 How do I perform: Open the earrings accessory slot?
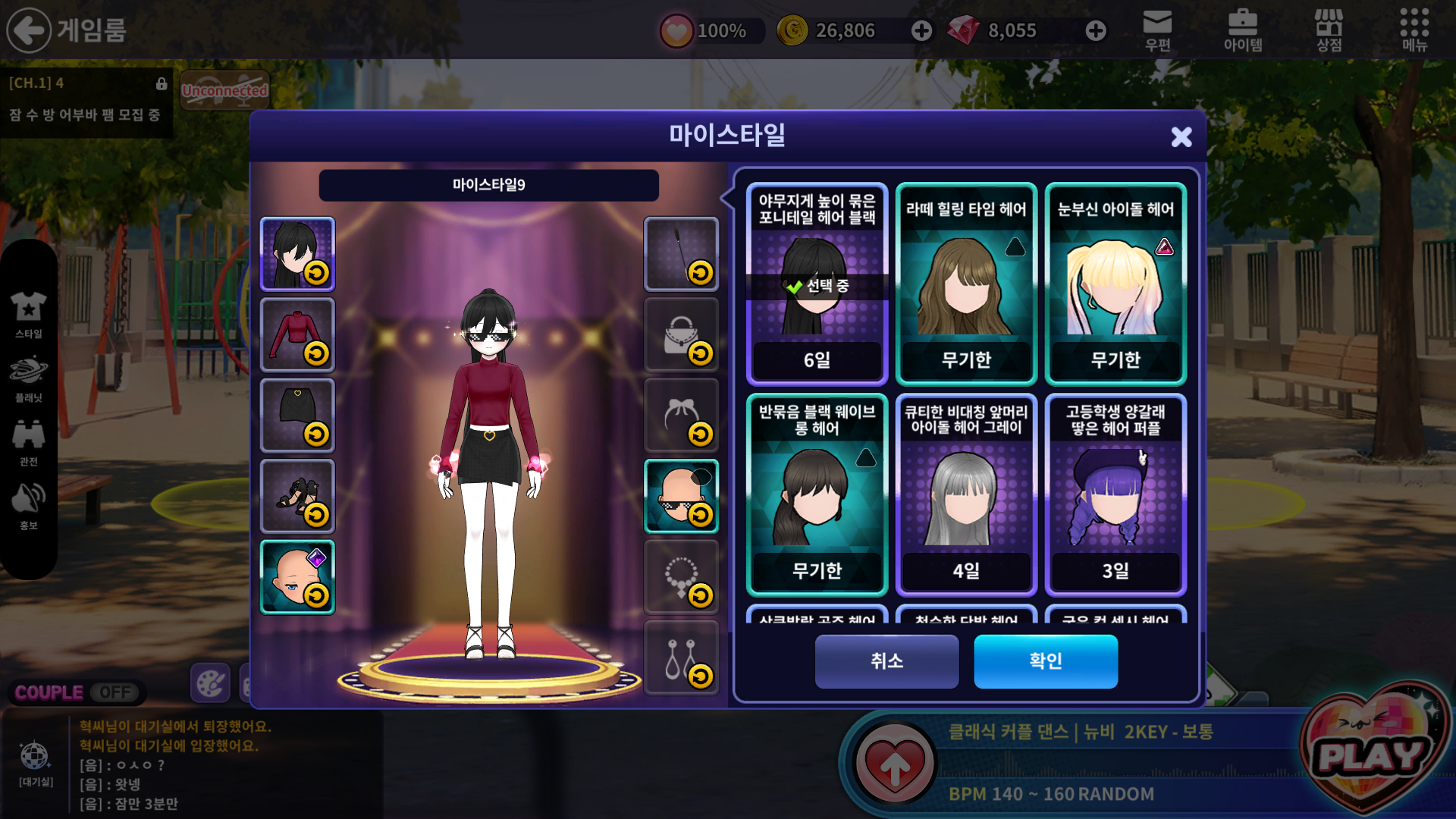tap(681, 657)
